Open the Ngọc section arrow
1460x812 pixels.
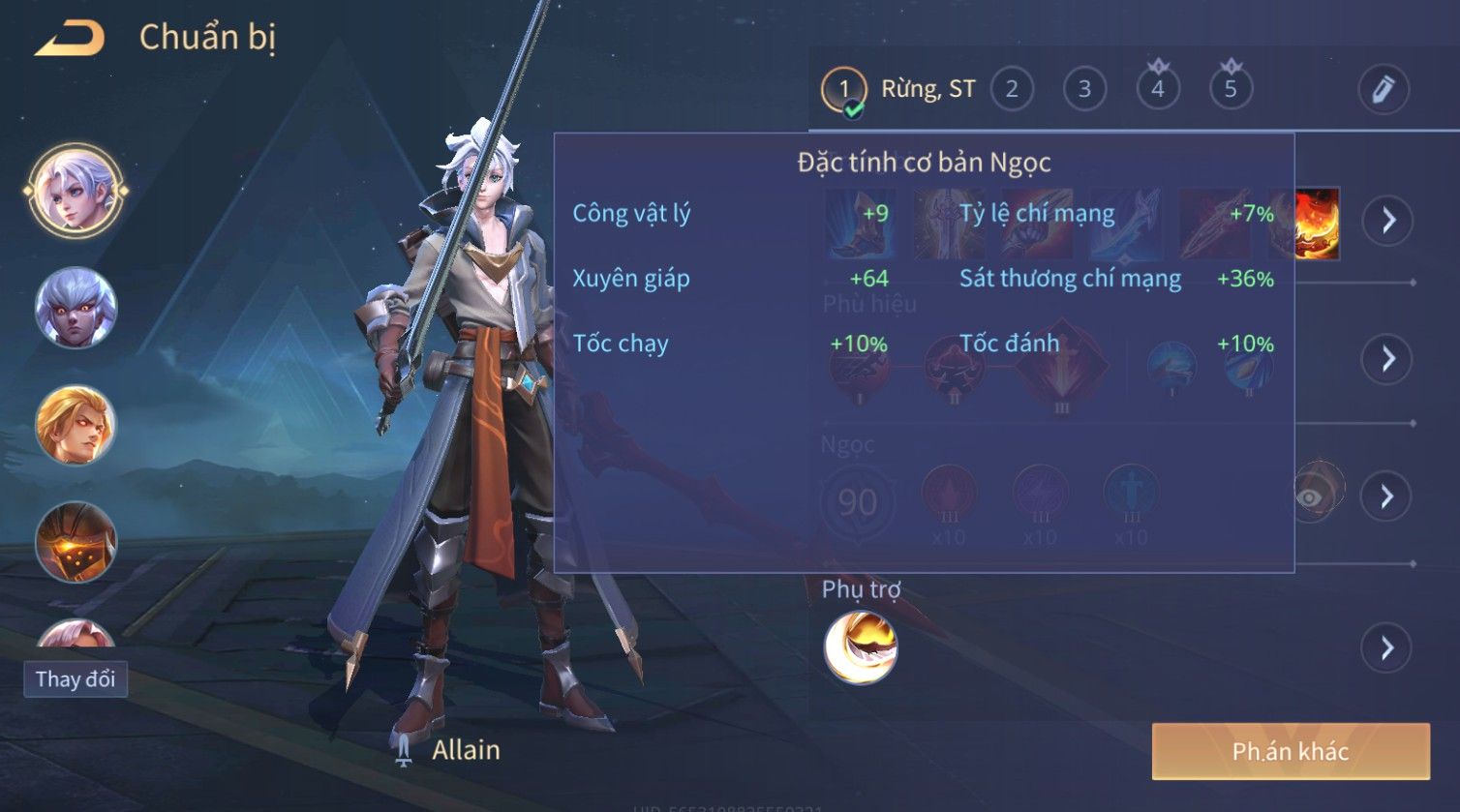click(x=1386, y=496)
